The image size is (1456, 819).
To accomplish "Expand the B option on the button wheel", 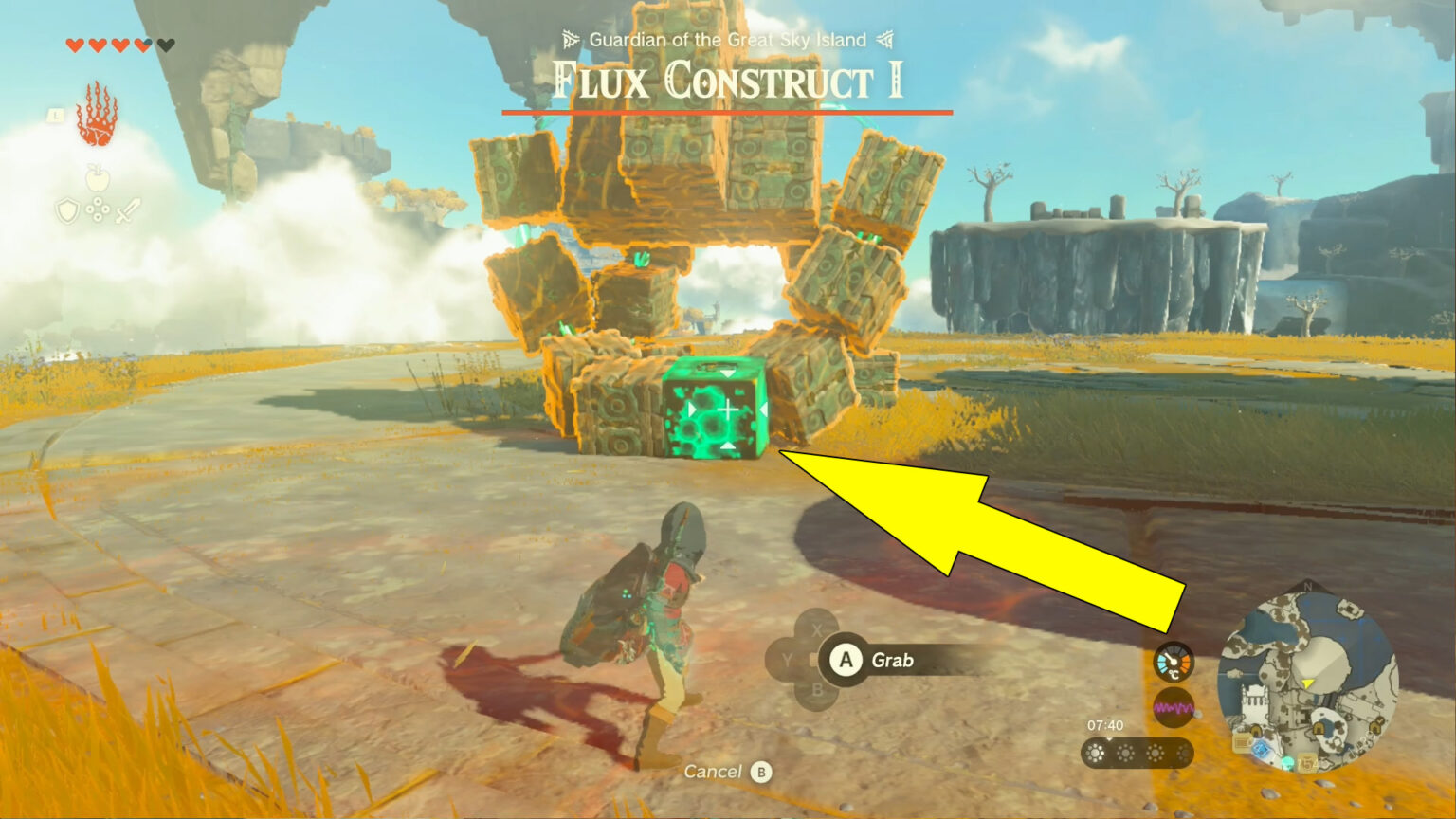I will (x=817, y=689).
